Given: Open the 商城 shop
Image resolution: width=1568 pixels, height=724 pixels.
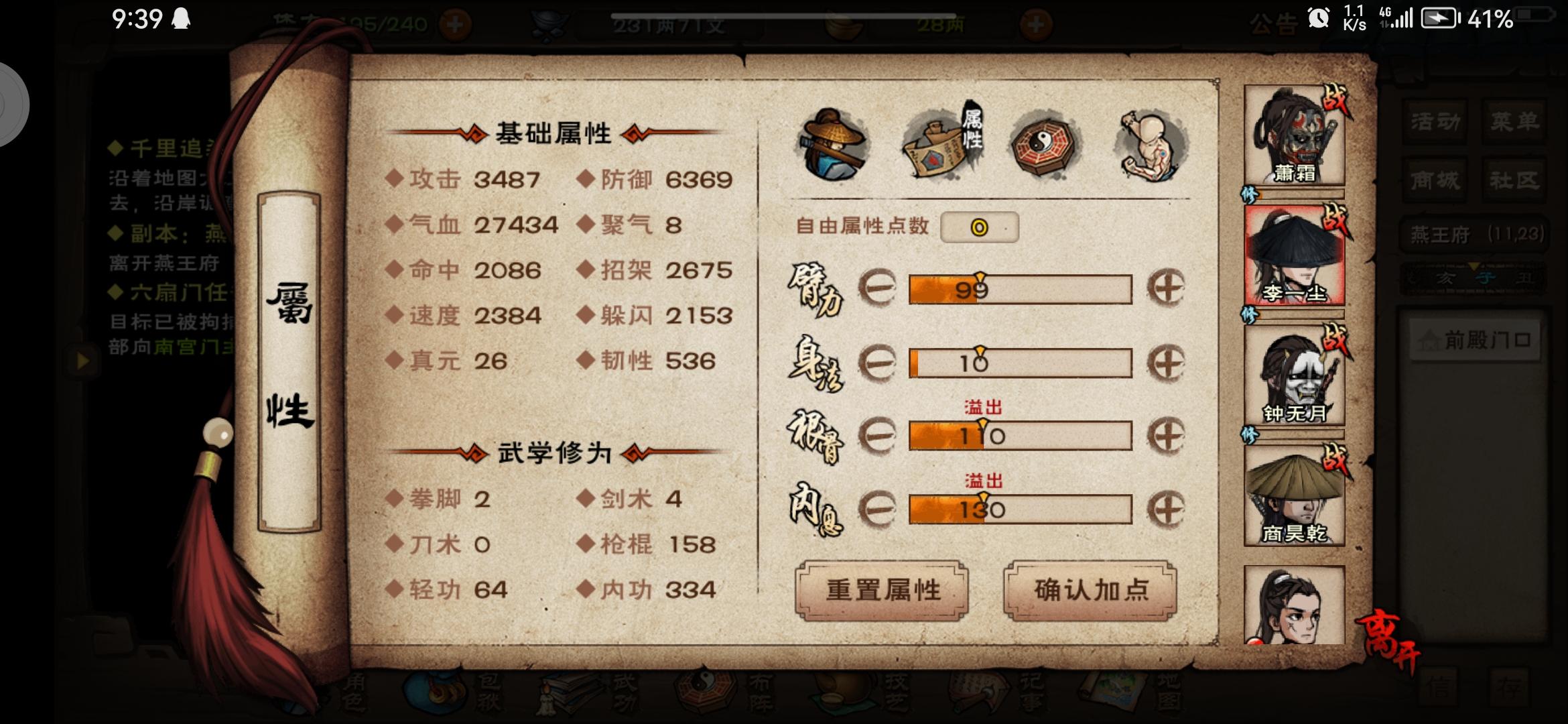Looking at the screenshot, I should tap(1434, 181).
